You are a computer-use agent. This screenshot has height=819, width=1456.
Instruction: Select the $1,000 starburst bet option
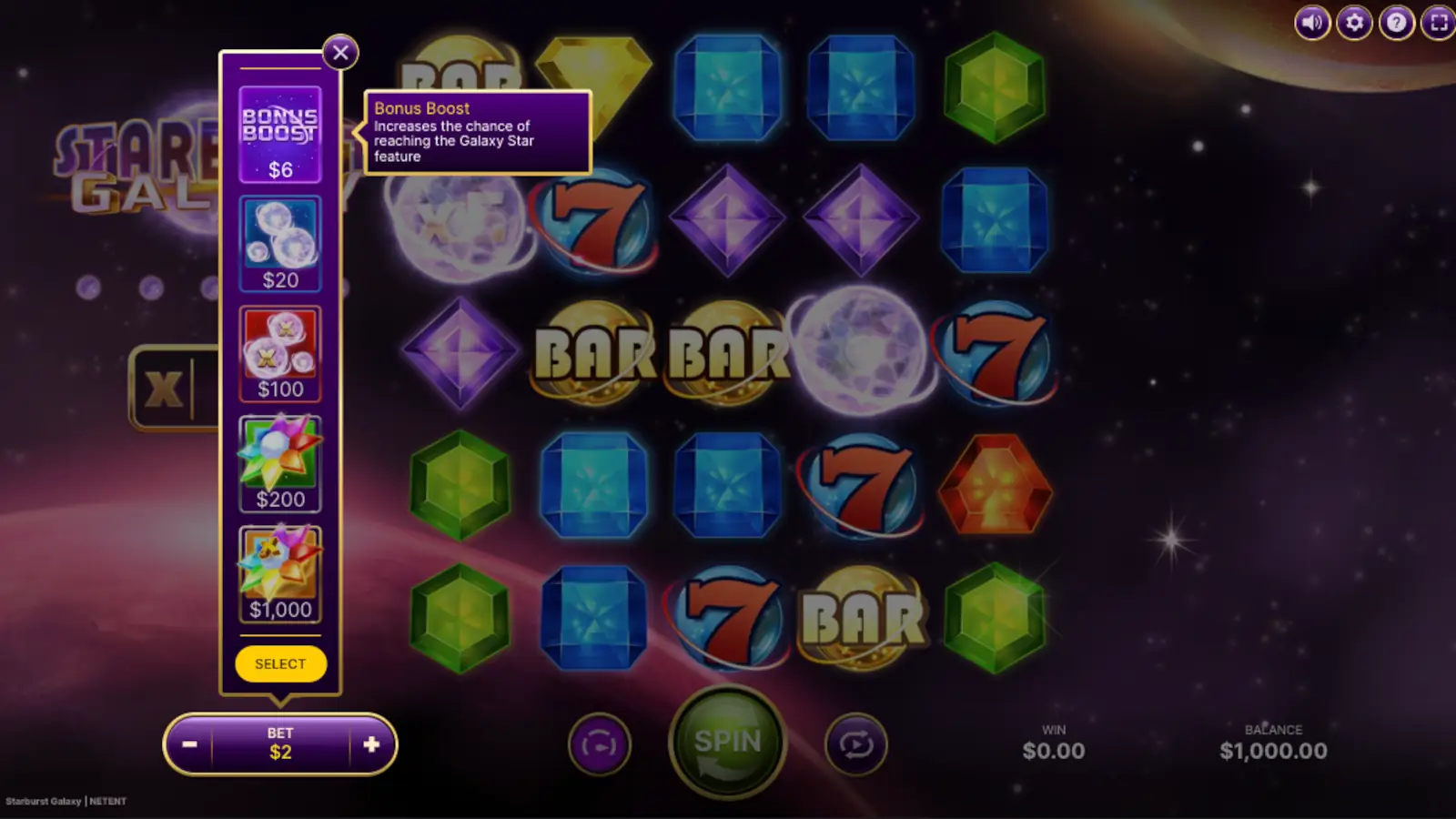click(x=280, y=571)
